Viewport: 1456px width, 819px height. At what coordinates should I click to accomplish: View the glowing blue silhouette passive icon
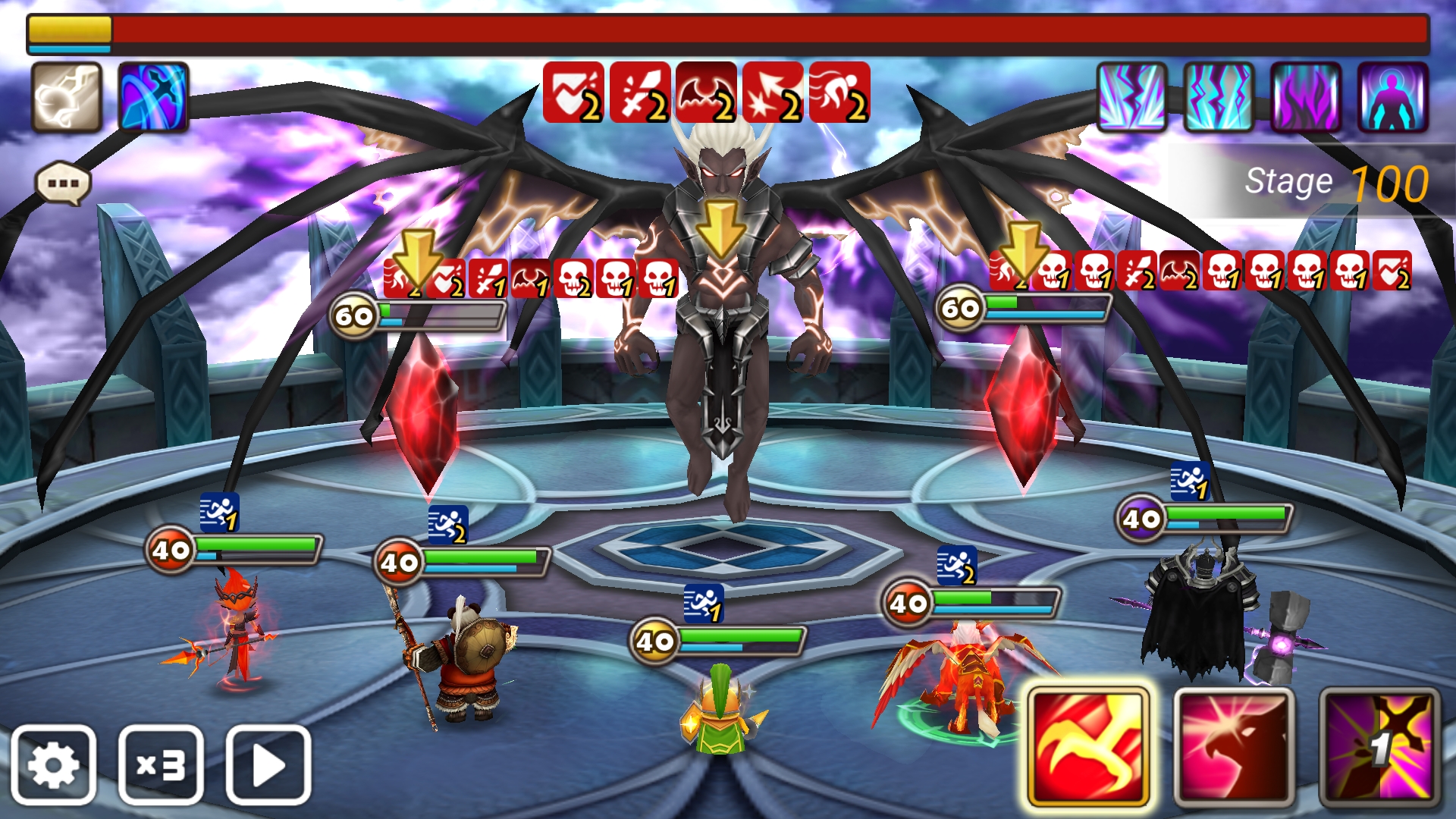click(x=1393, y=97)
